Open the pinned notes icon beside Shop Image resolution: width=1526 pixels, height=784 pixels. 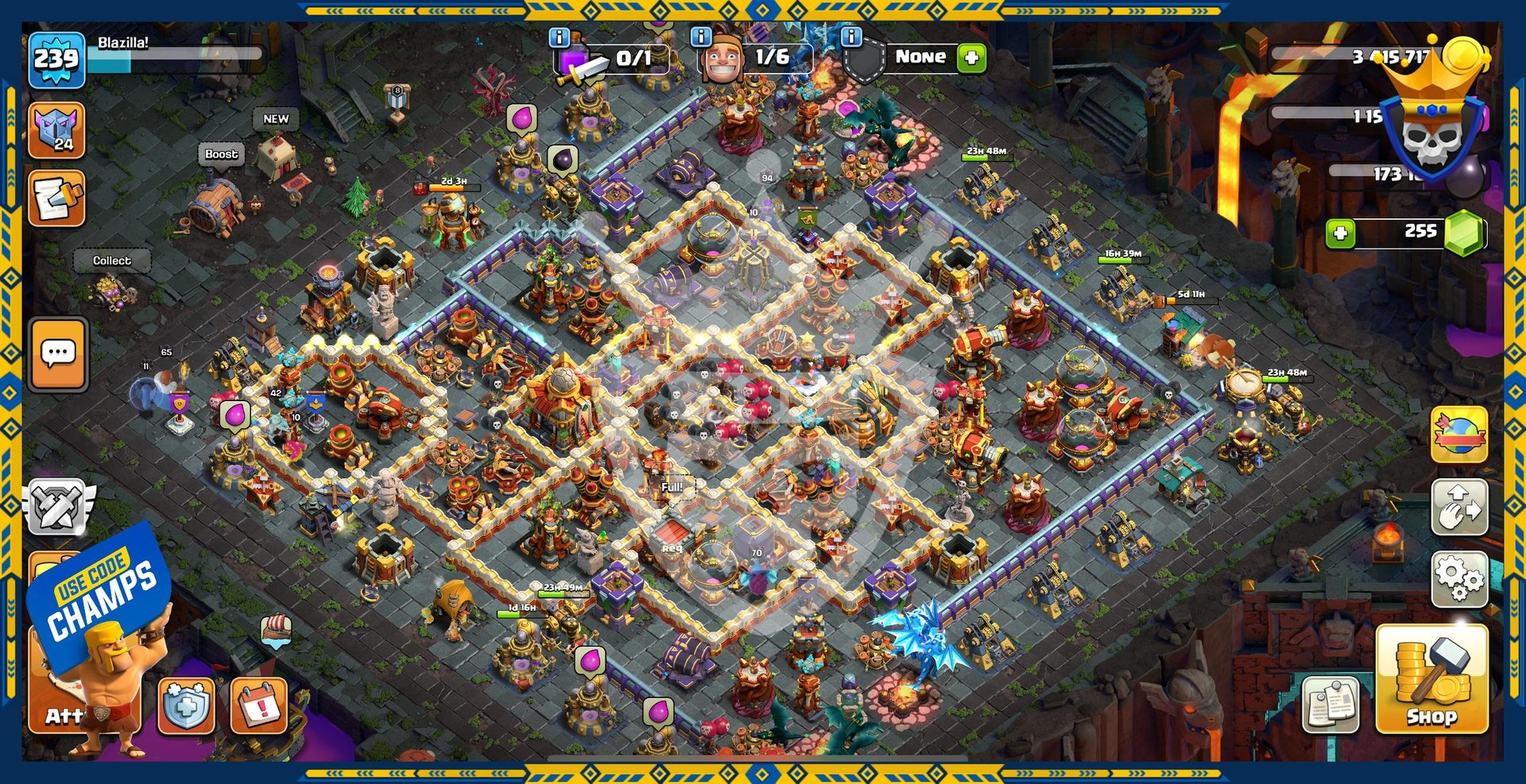(1330, 705)
